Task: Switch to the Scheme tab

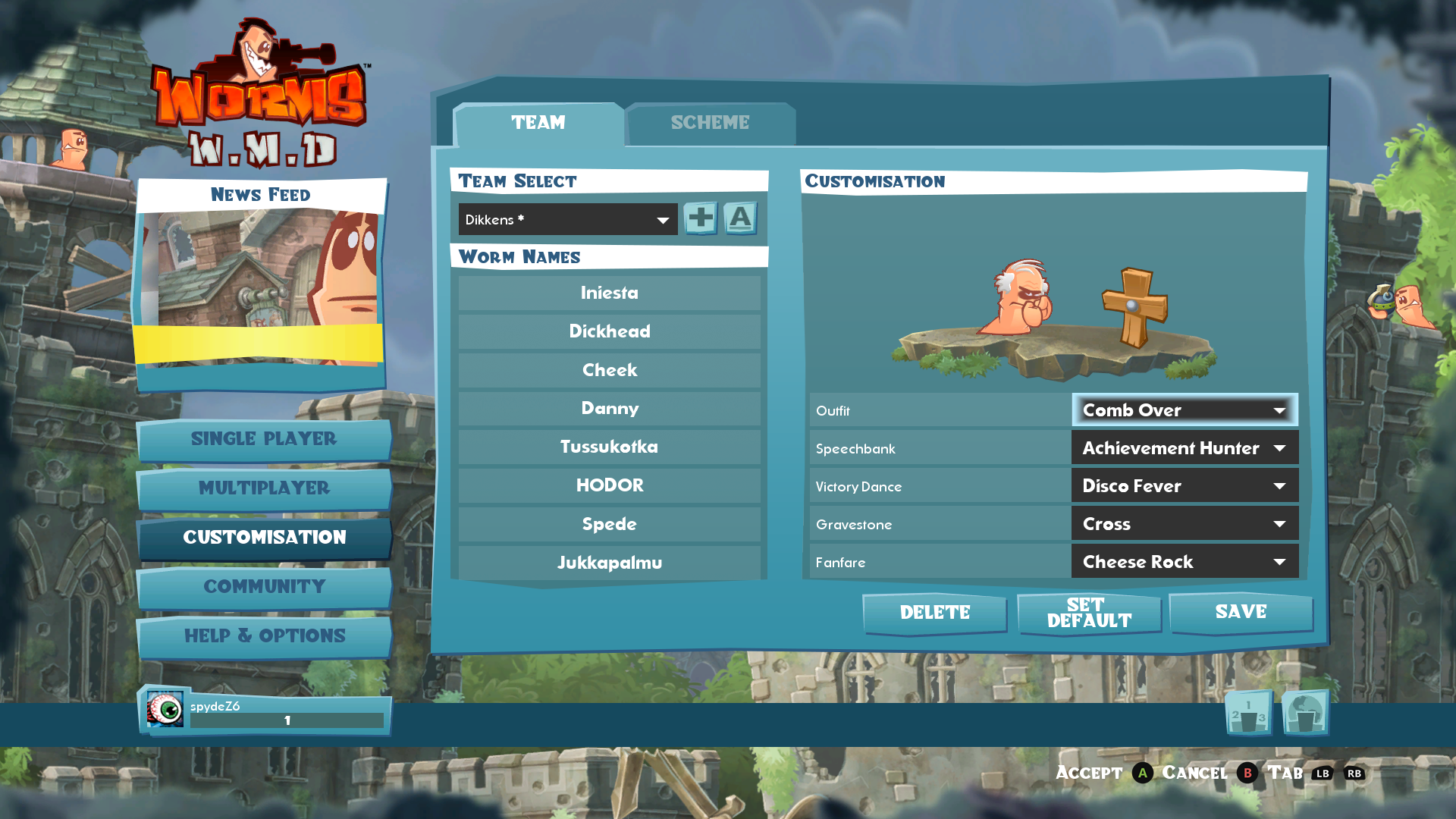Action: (x=710, y=123)
